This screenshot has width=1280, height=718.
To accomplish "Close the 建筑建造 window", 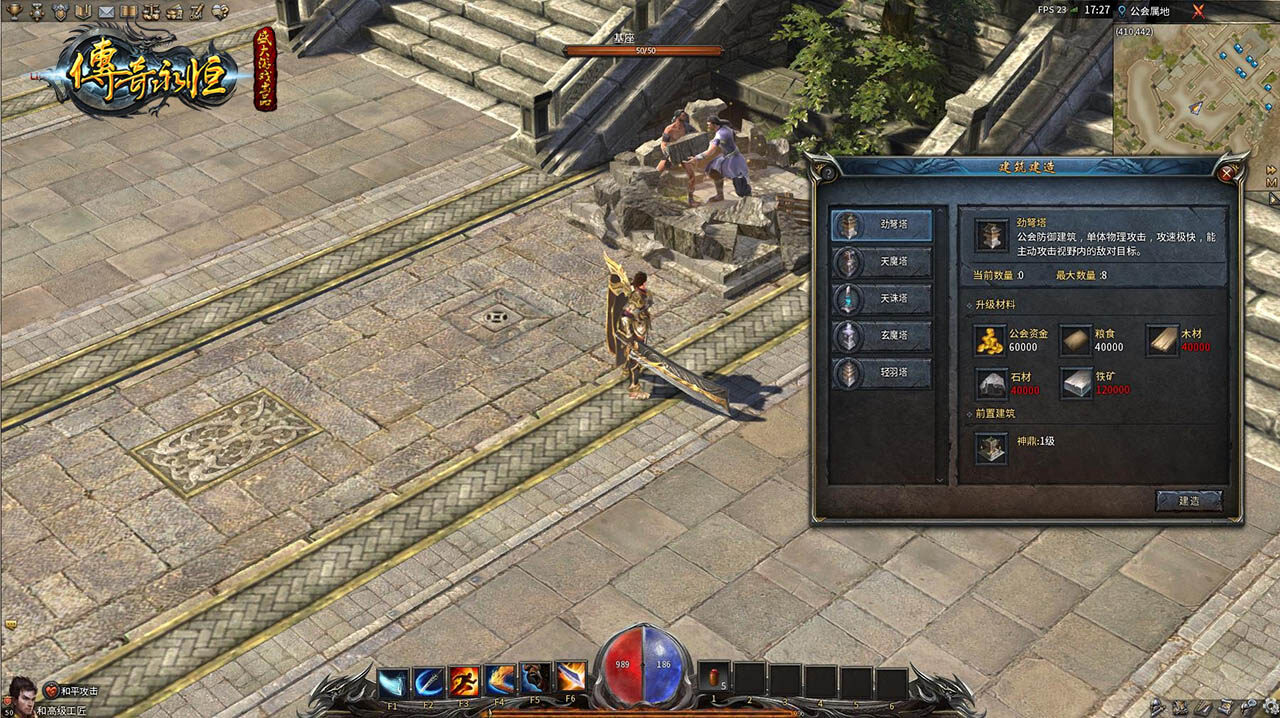I will 1227,172.
